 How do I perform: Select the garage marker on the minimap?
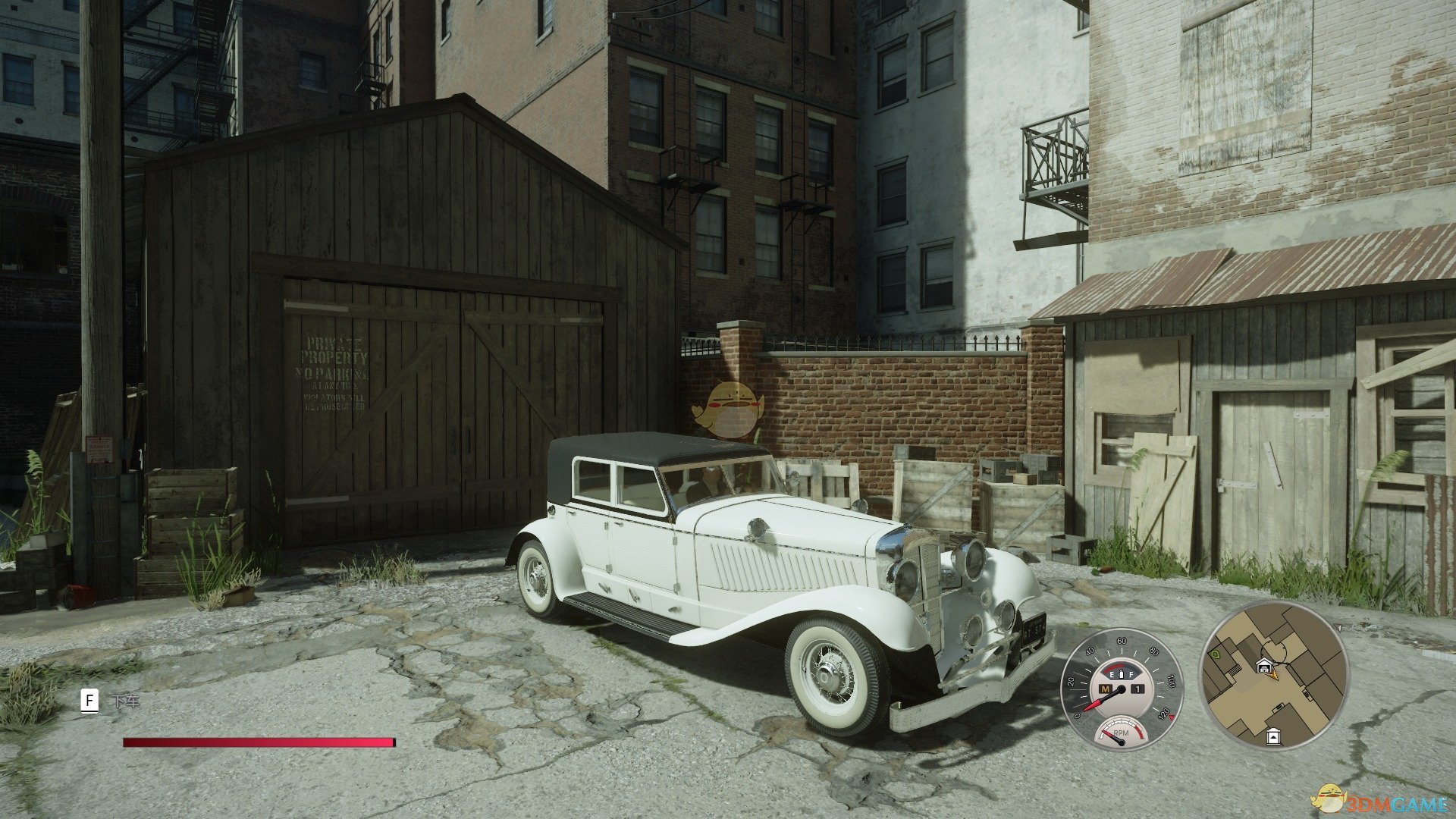pos(1263,666)
